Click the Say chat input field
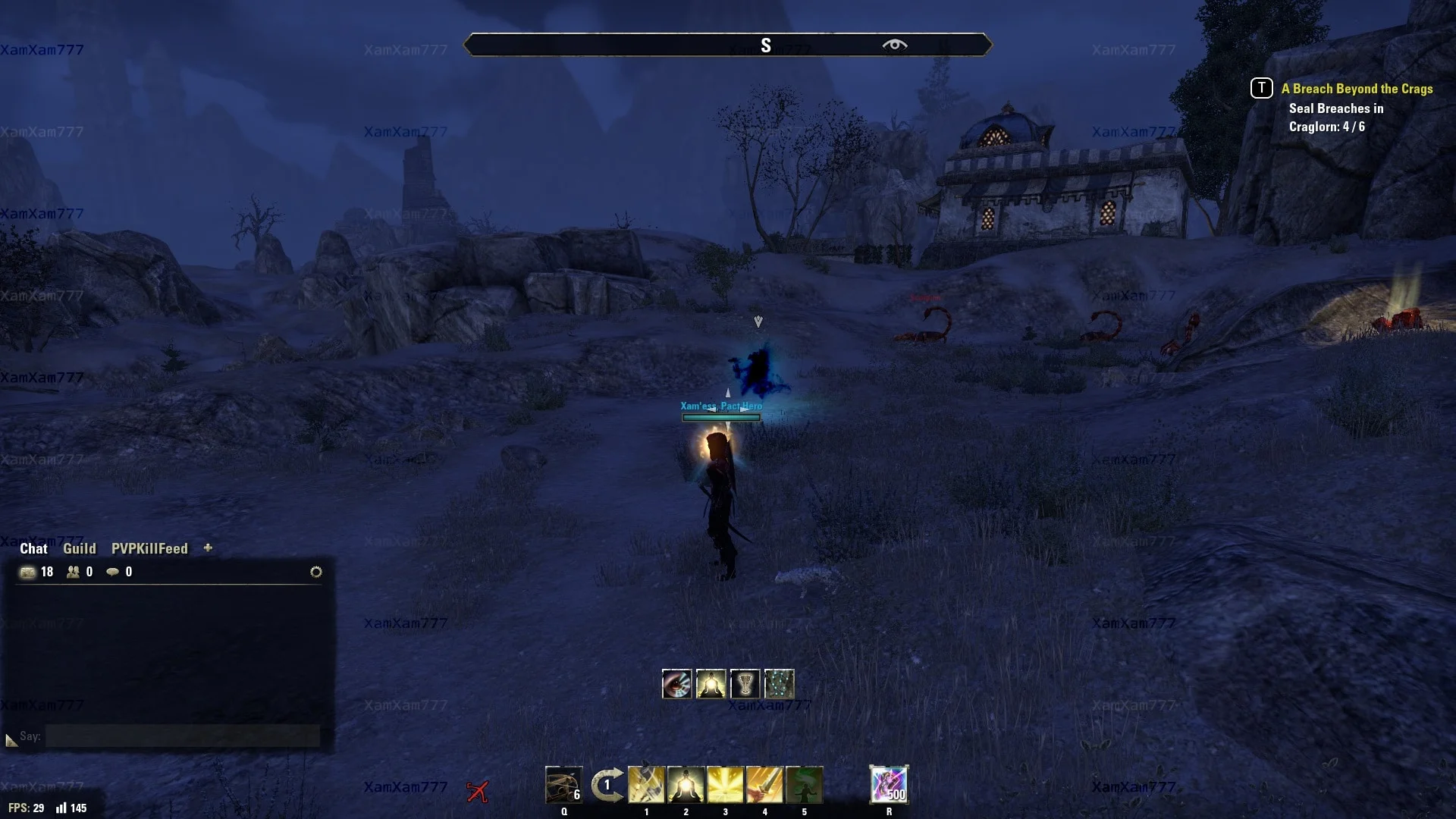This screenshot has width=1456, height=819. click(x=182, y=736)
